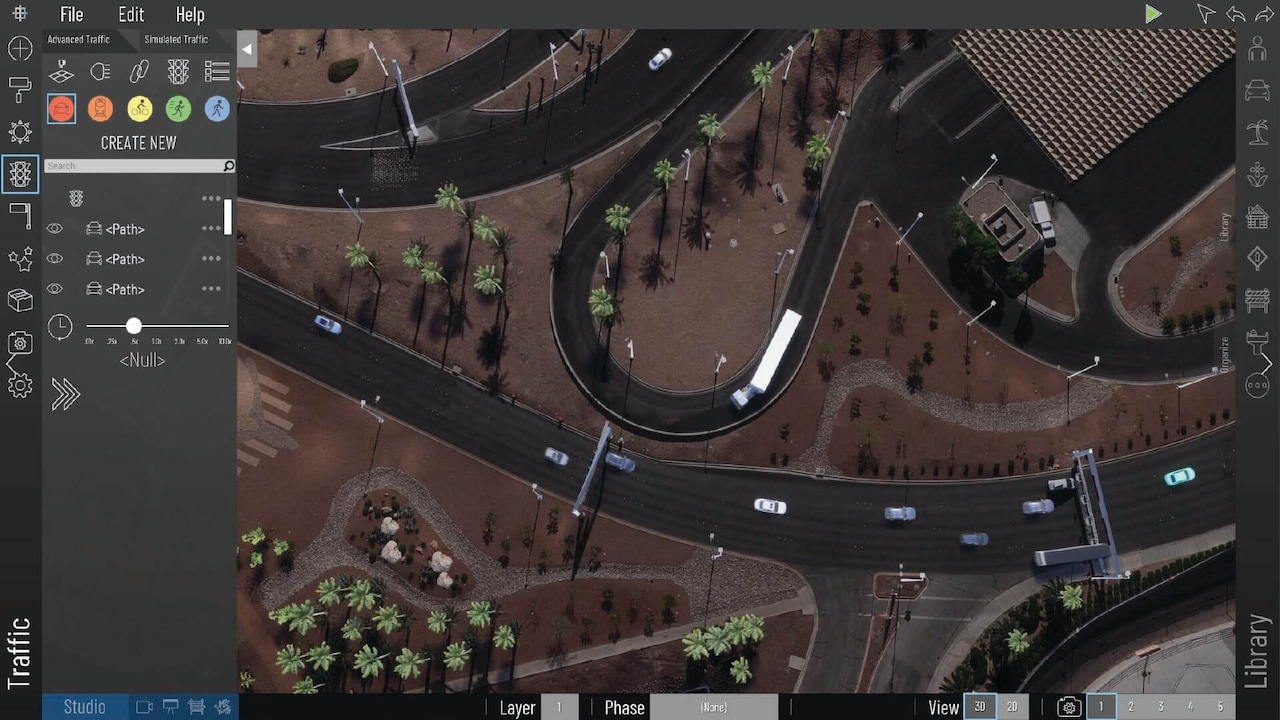Expand the double chevron arrows button
The width and height of the screenshot is (1280, 720).
[65, 395]
